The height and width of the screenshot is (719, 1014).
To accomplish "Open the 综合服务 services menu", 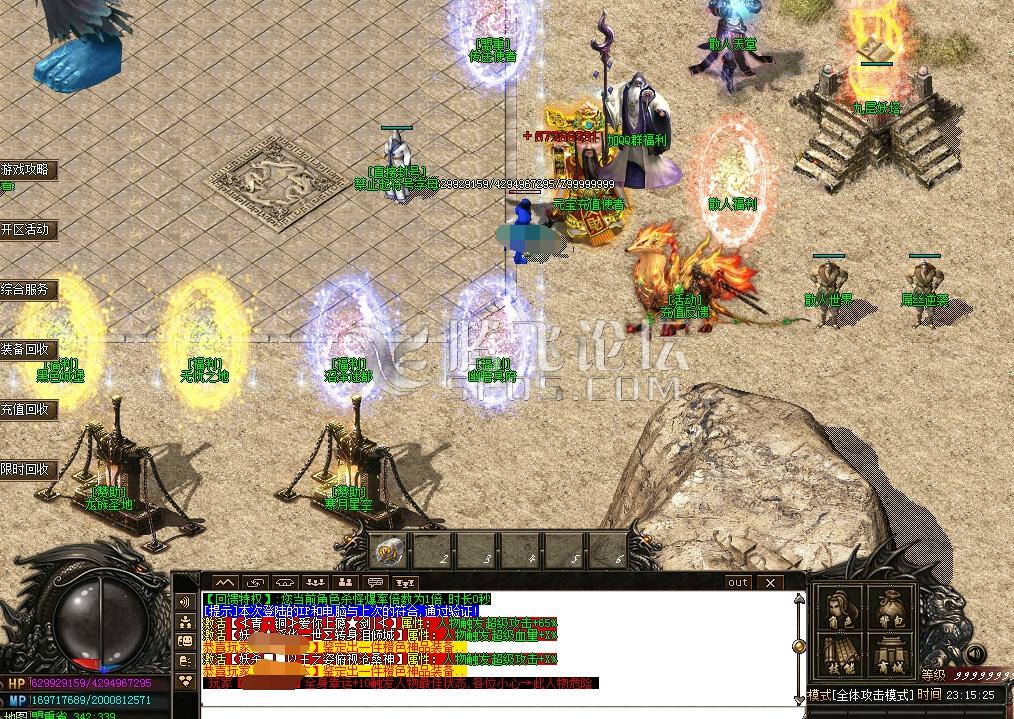I will tap(27, 290).
